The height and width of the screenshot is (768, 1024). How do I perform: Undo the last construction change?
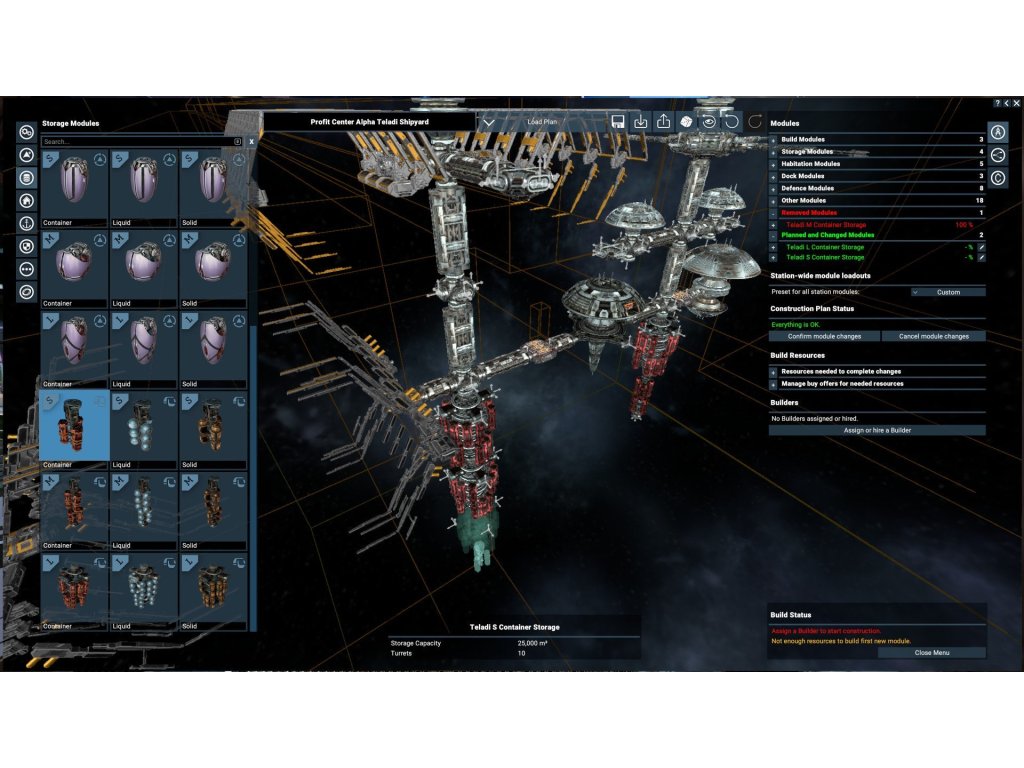(x=731, y=122)
